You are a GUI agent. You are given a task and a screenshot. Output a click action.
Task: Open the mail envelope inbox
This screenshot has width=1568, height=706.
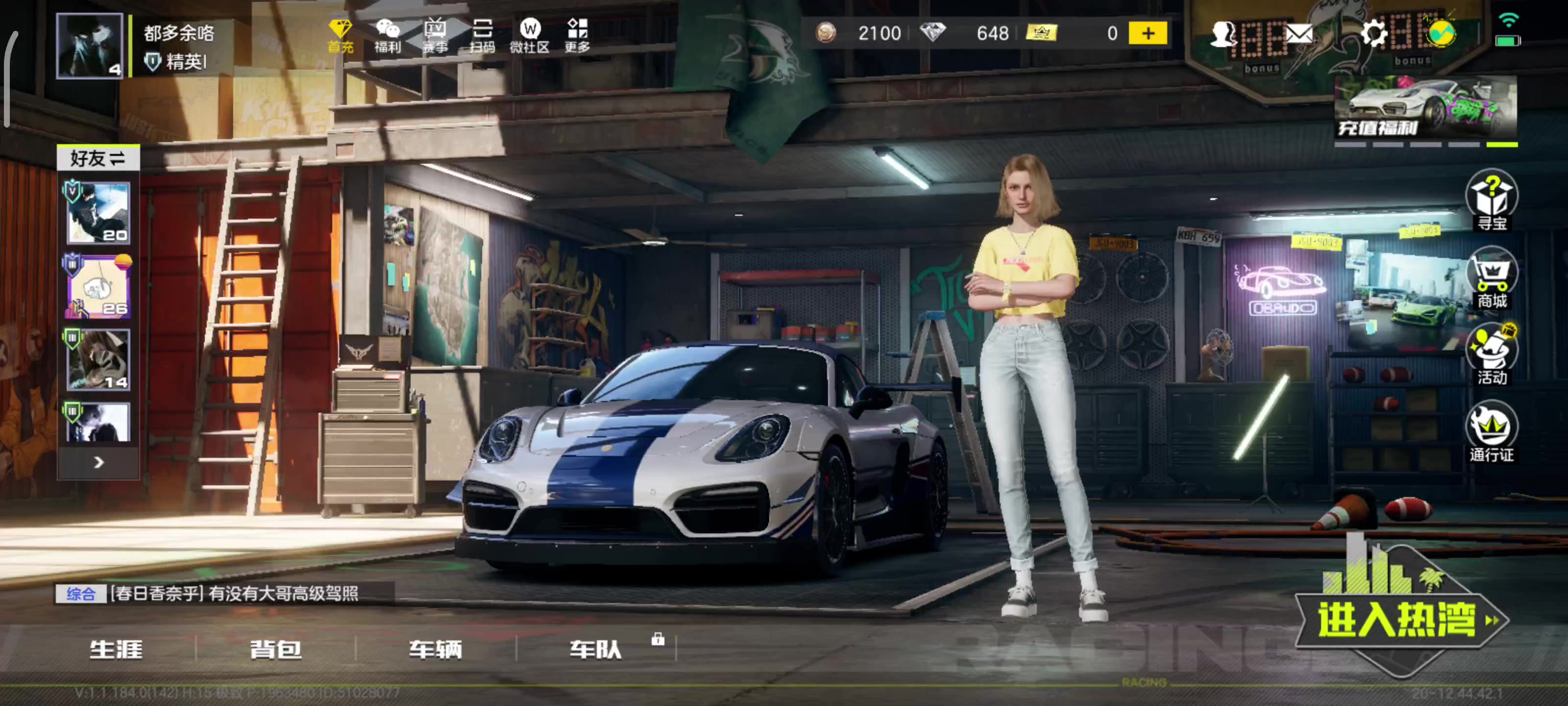(1298, 33)
